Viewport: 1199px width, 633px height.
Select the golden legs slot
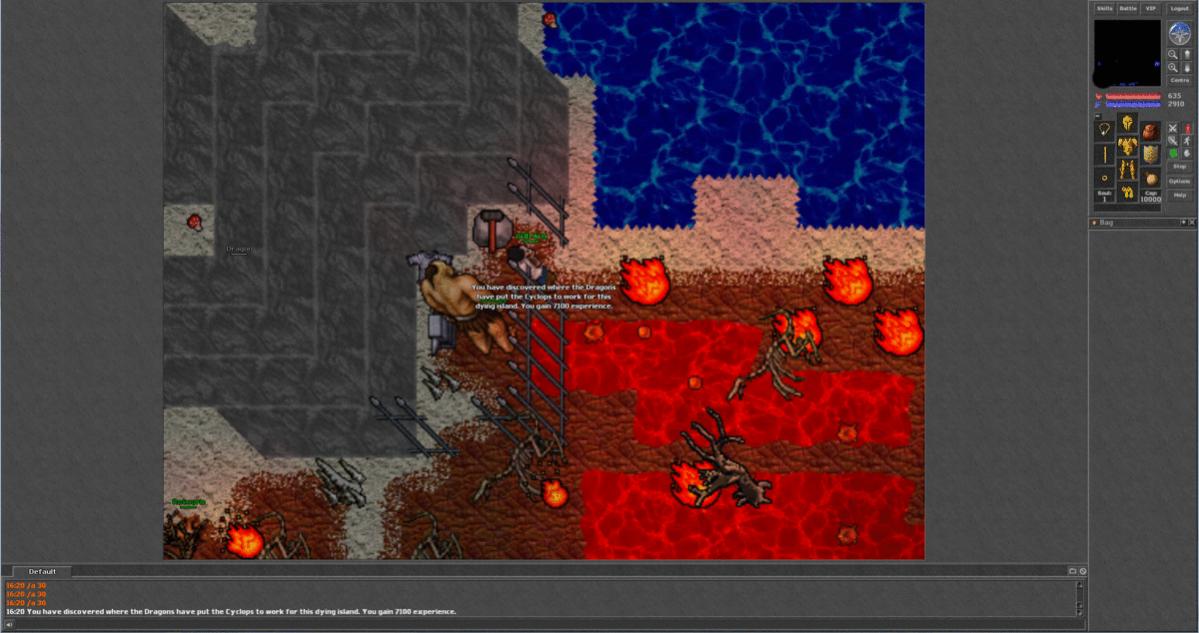1127,170
